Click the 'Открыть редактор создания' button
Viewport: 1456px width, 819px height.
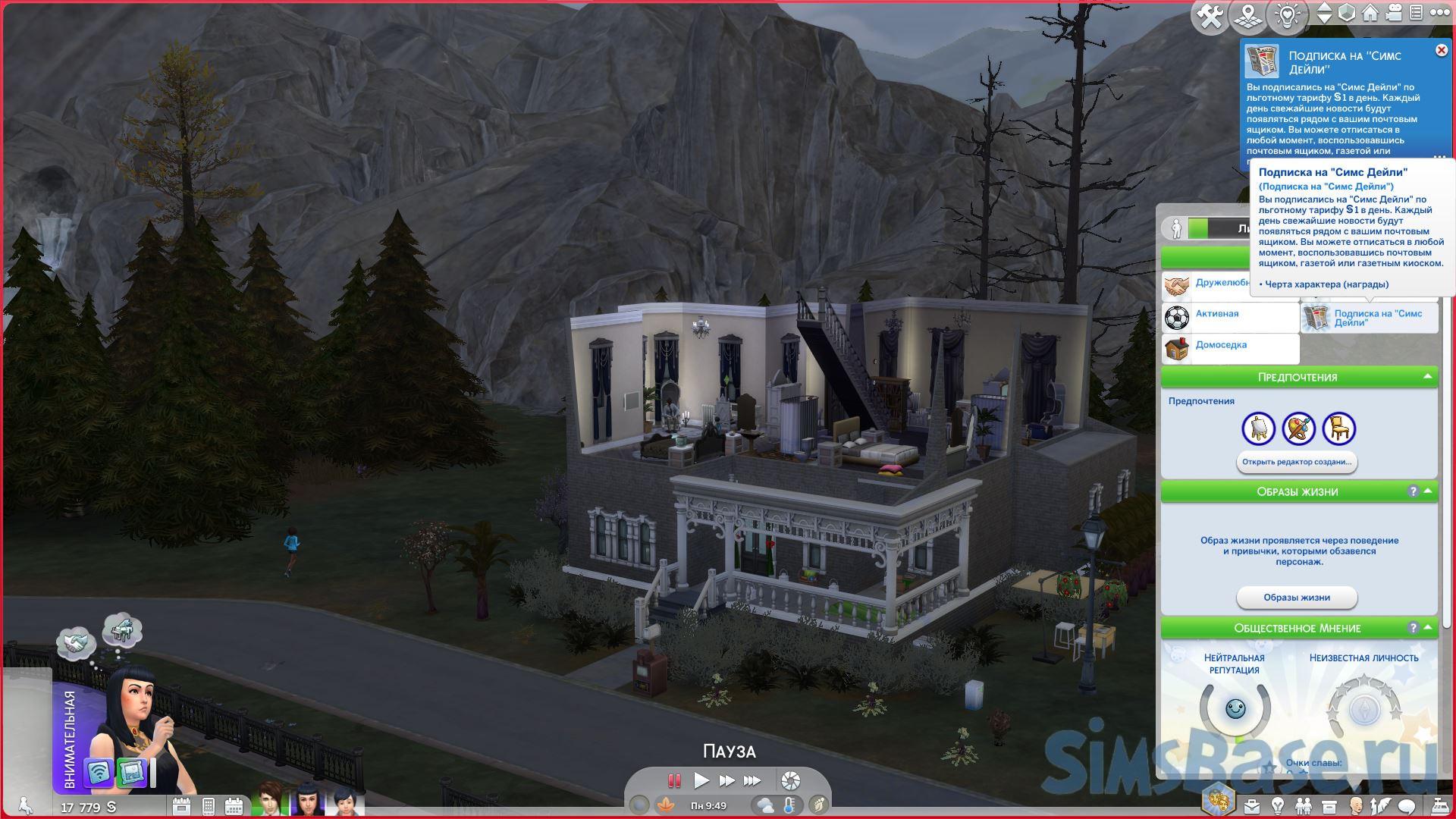1296,462
